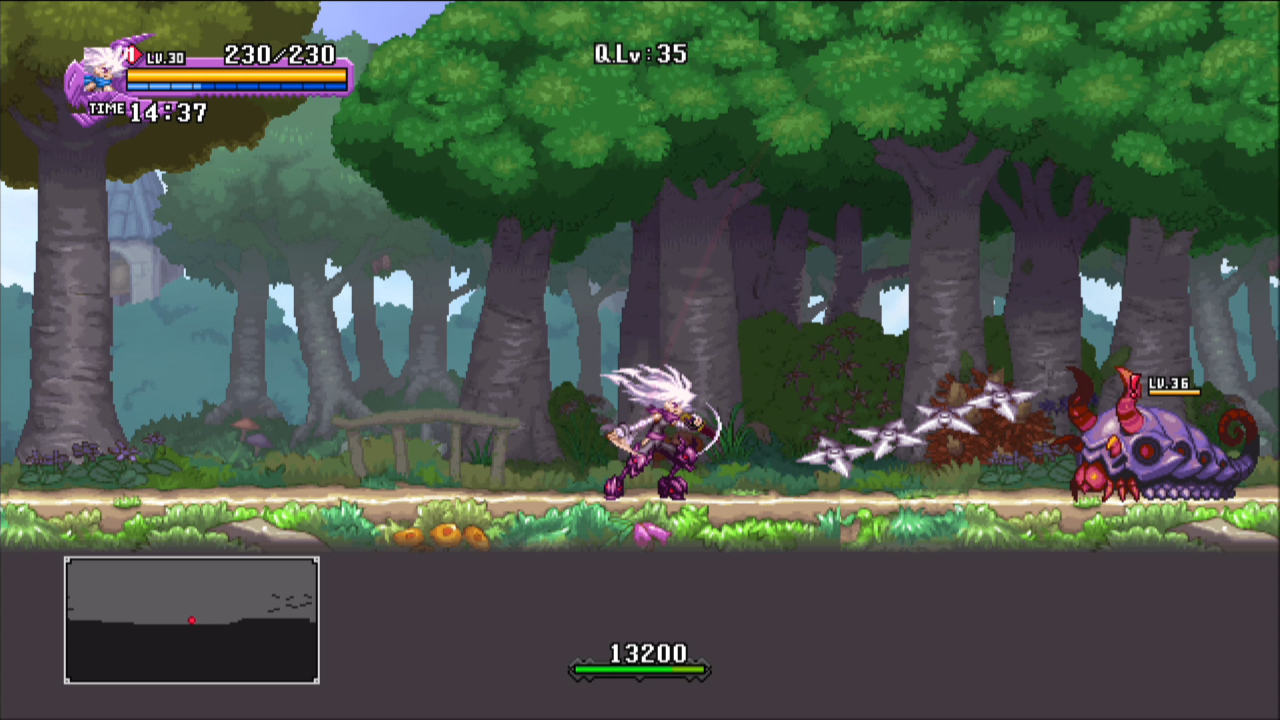The height and width of the screenshot is (720, 1280).
Task: Click the player character portrait icon
Action: point(100,72)
